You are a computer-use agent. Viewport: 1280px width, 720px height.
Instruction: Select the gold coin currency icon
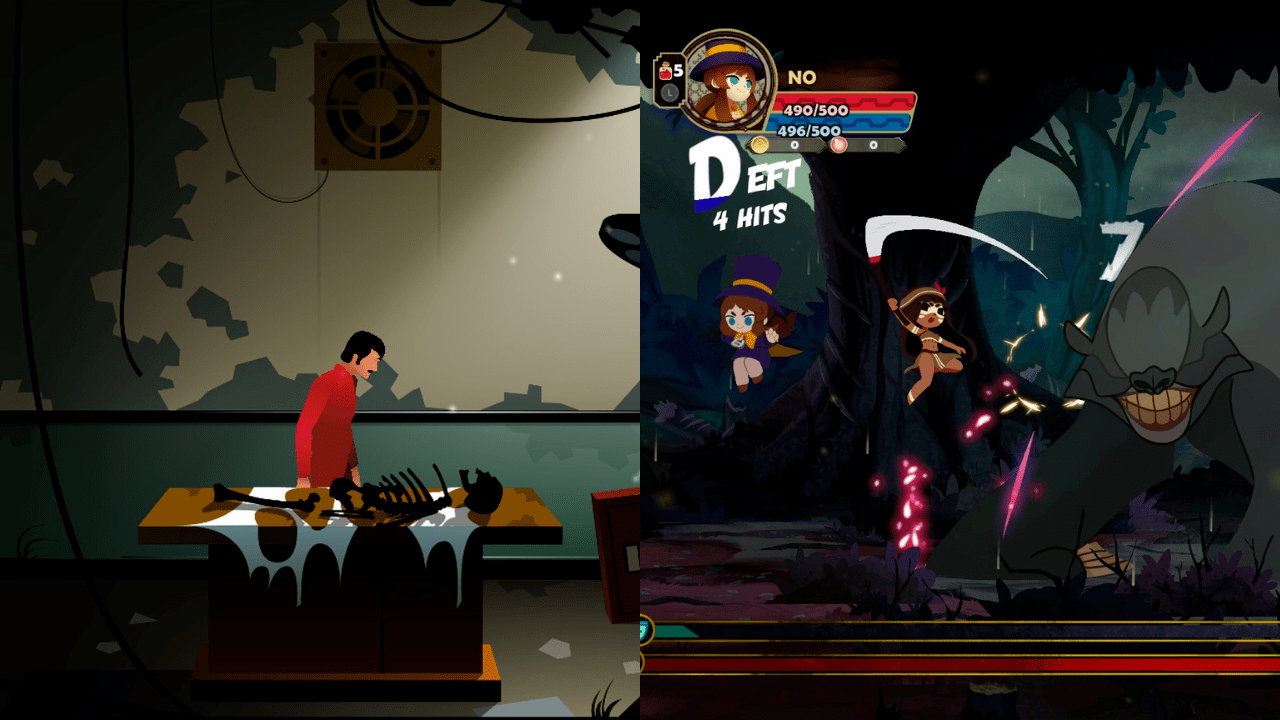coord(760,144)
